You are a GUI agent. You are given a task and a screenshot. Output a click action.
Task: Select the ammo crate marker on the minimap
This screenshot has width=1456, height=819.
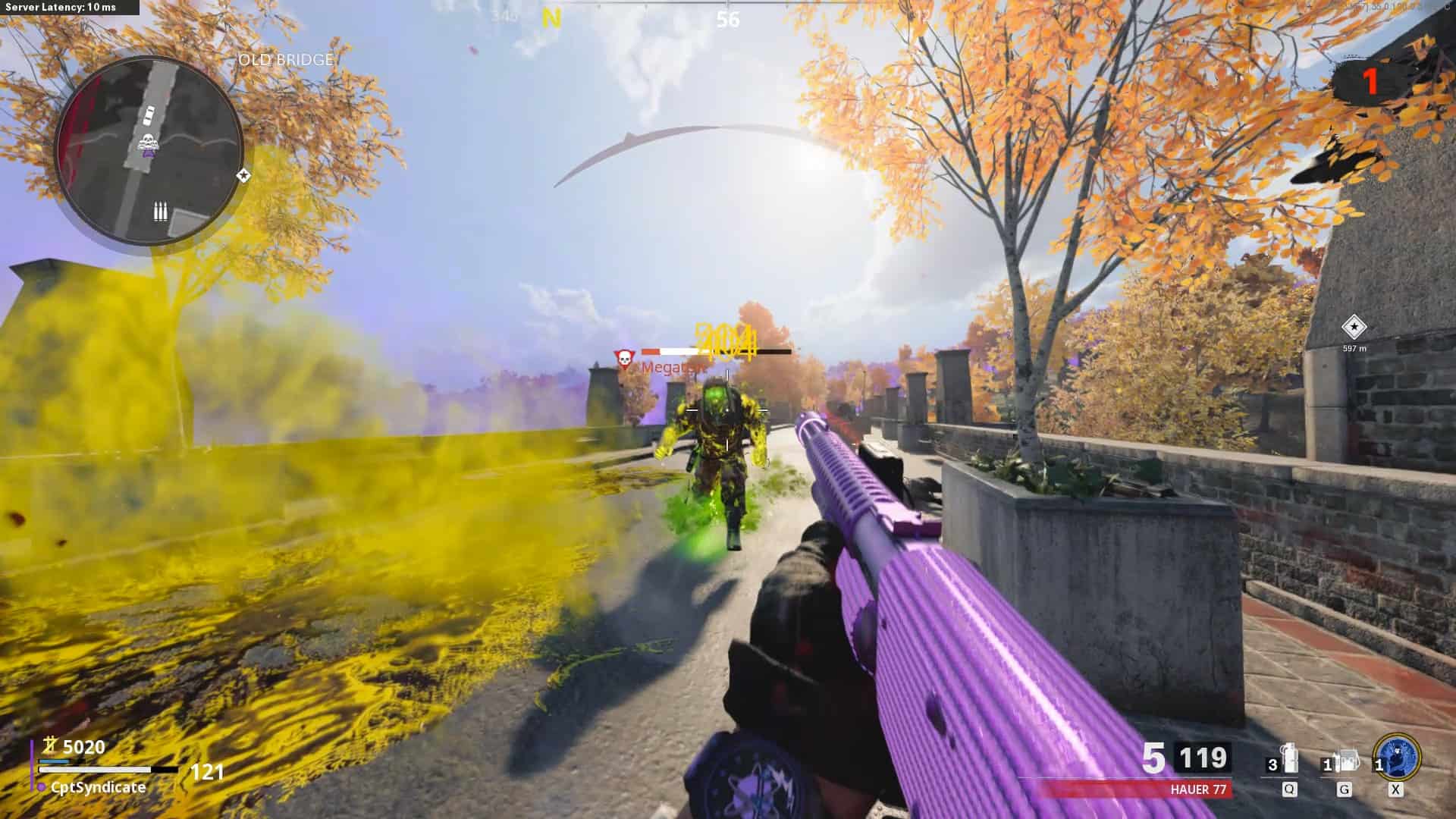click(160, 212)
